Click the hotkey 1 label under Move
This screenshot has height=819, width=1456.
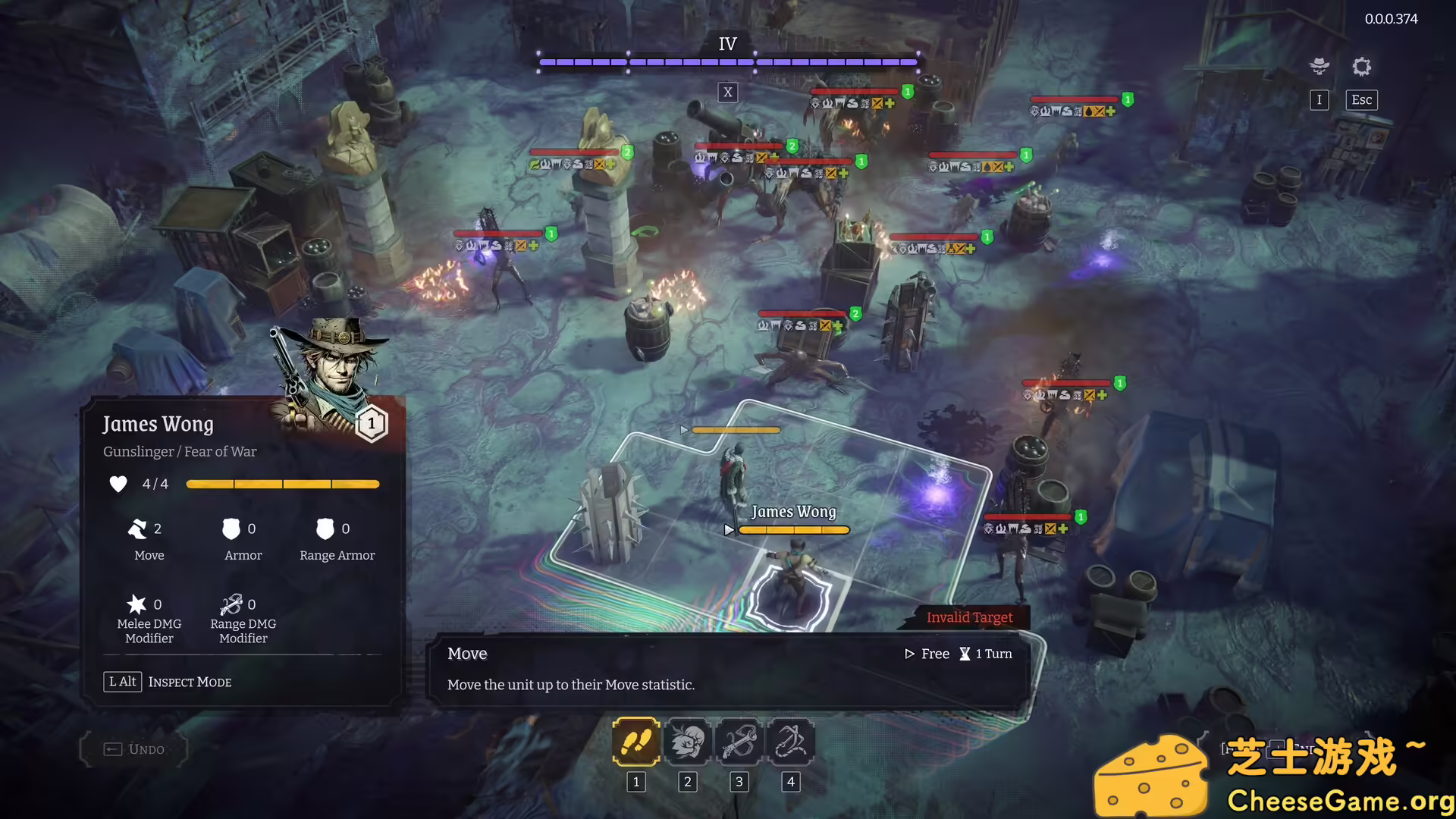click(x=635, y=782)
